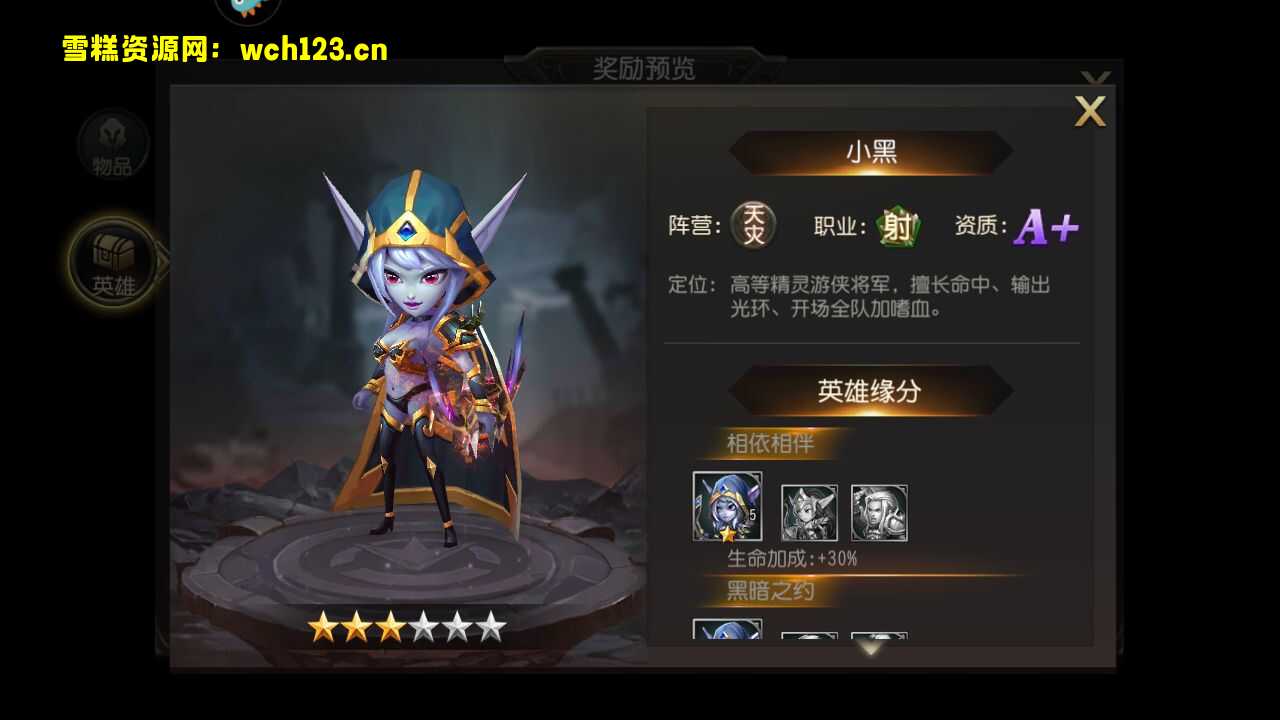Open the 小黑 hero title banner
The height and width of the screenshot is (720, 1280).
[x=871, y=152]
